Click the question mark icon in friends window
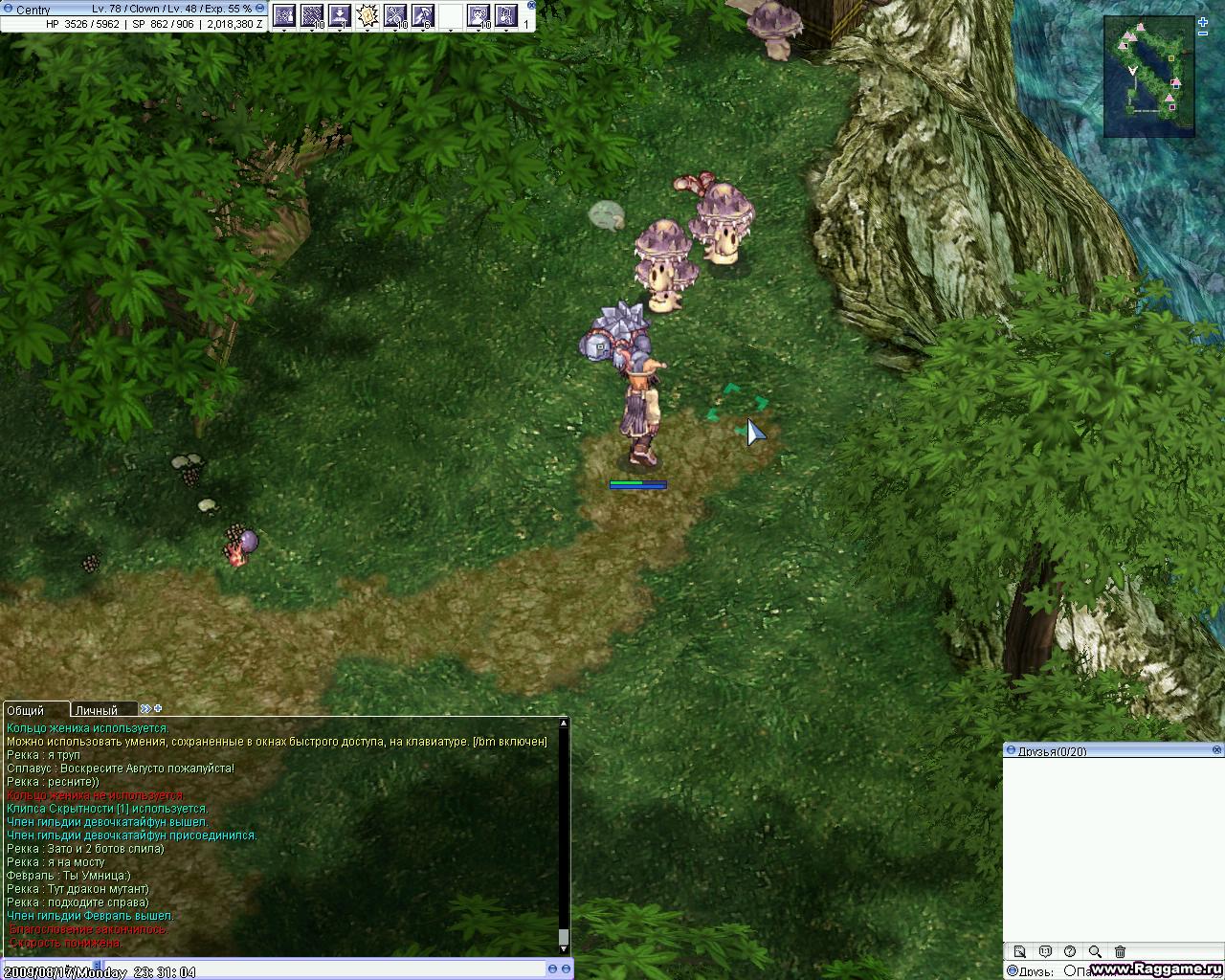1225x980 pixels. (1070, 951)
